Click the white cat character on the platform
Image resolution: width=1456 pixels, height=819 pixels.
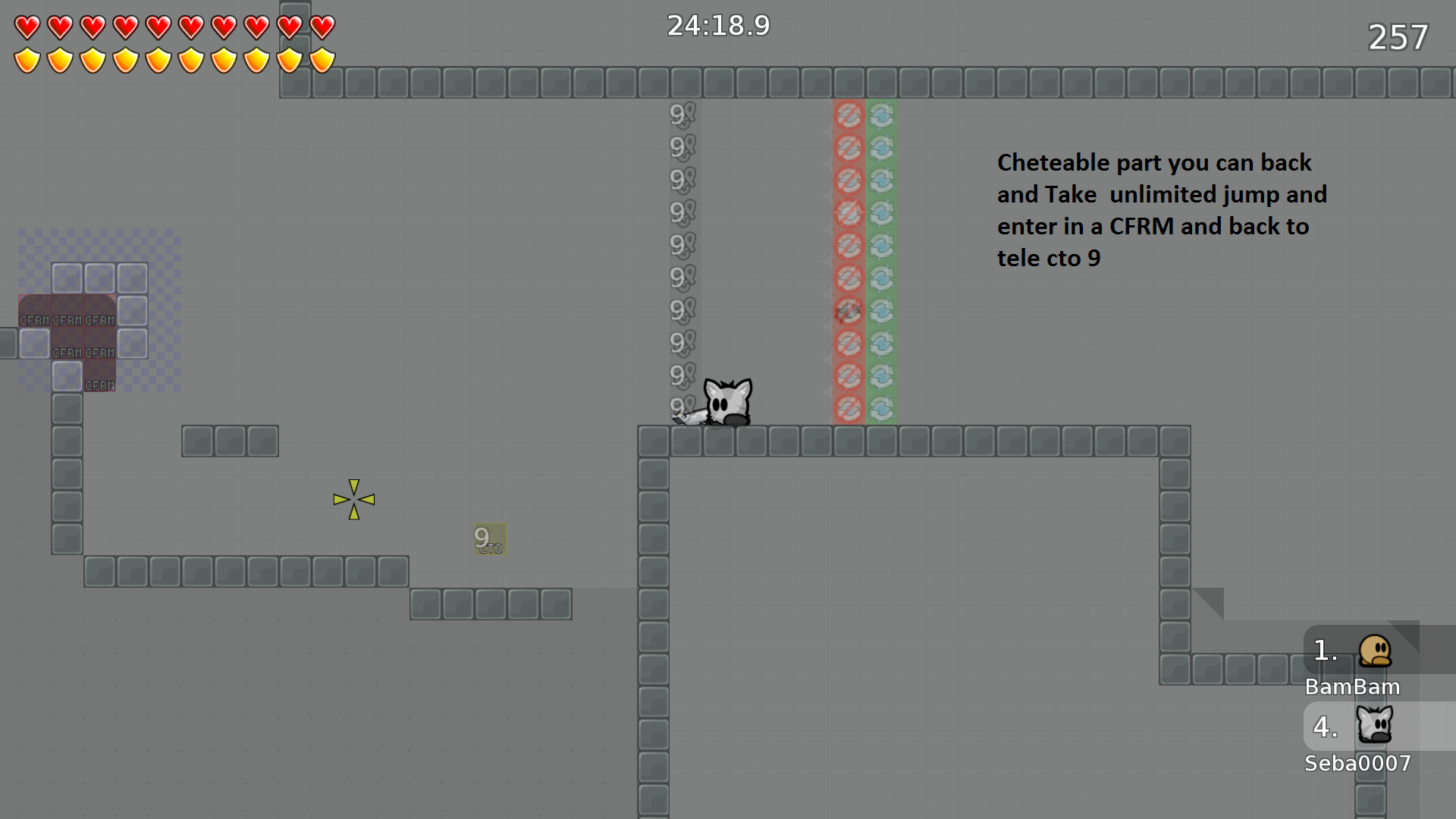point(726,400)
